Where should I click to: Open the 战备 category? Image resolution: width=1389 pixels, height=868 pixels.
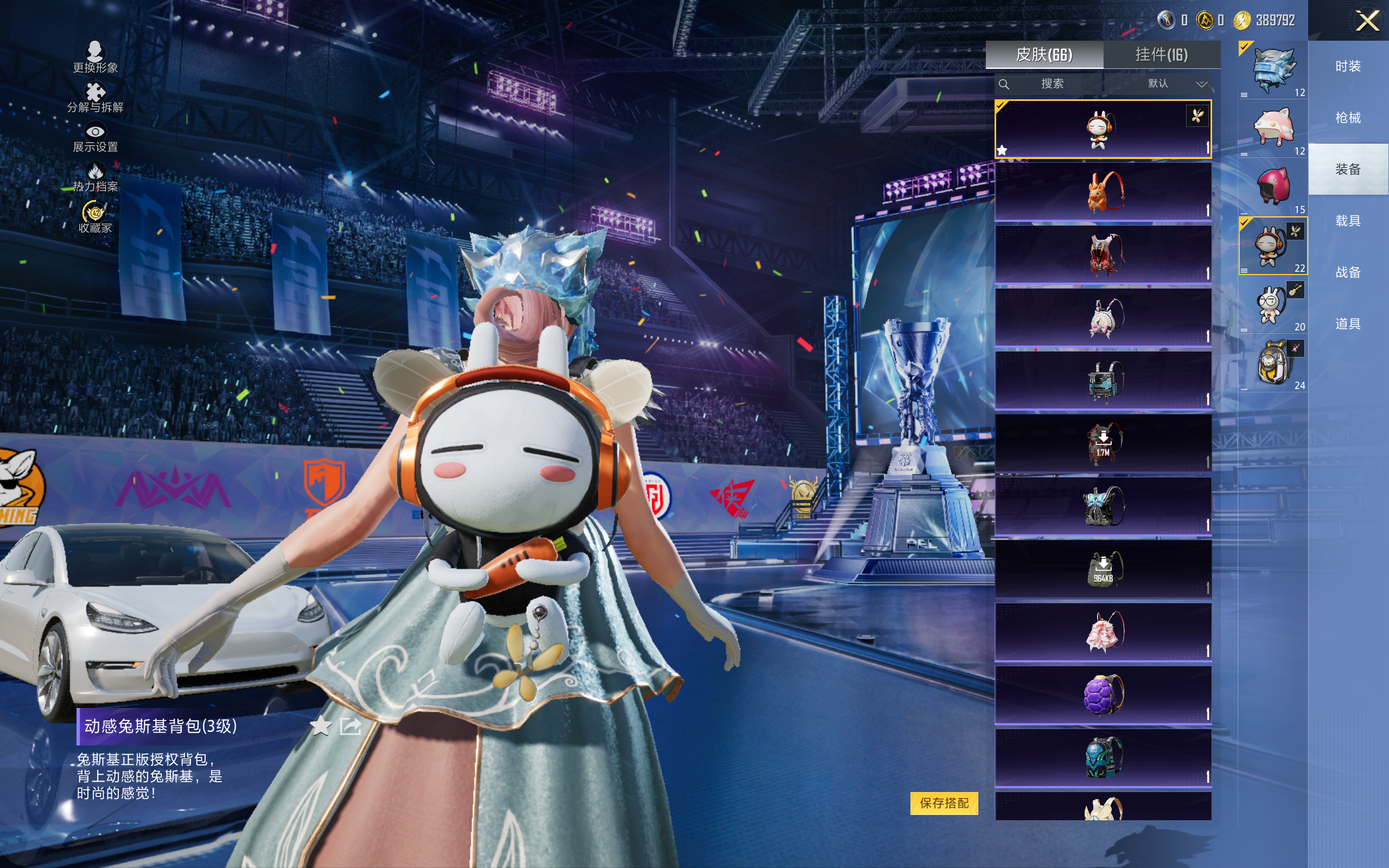(x=1348, y=272)
